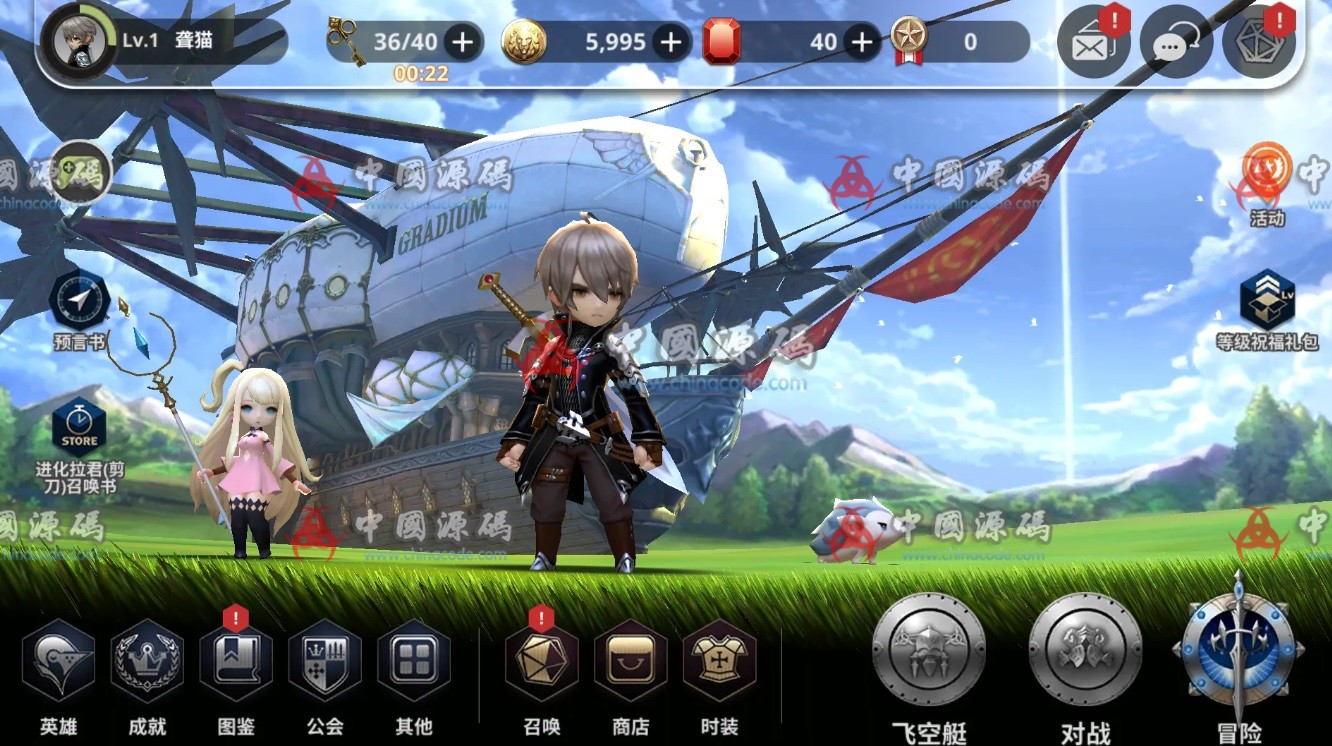Open the 召唤 summon menu
Image resolution: width=1332 pixels, height=746 pixels.
542,661
